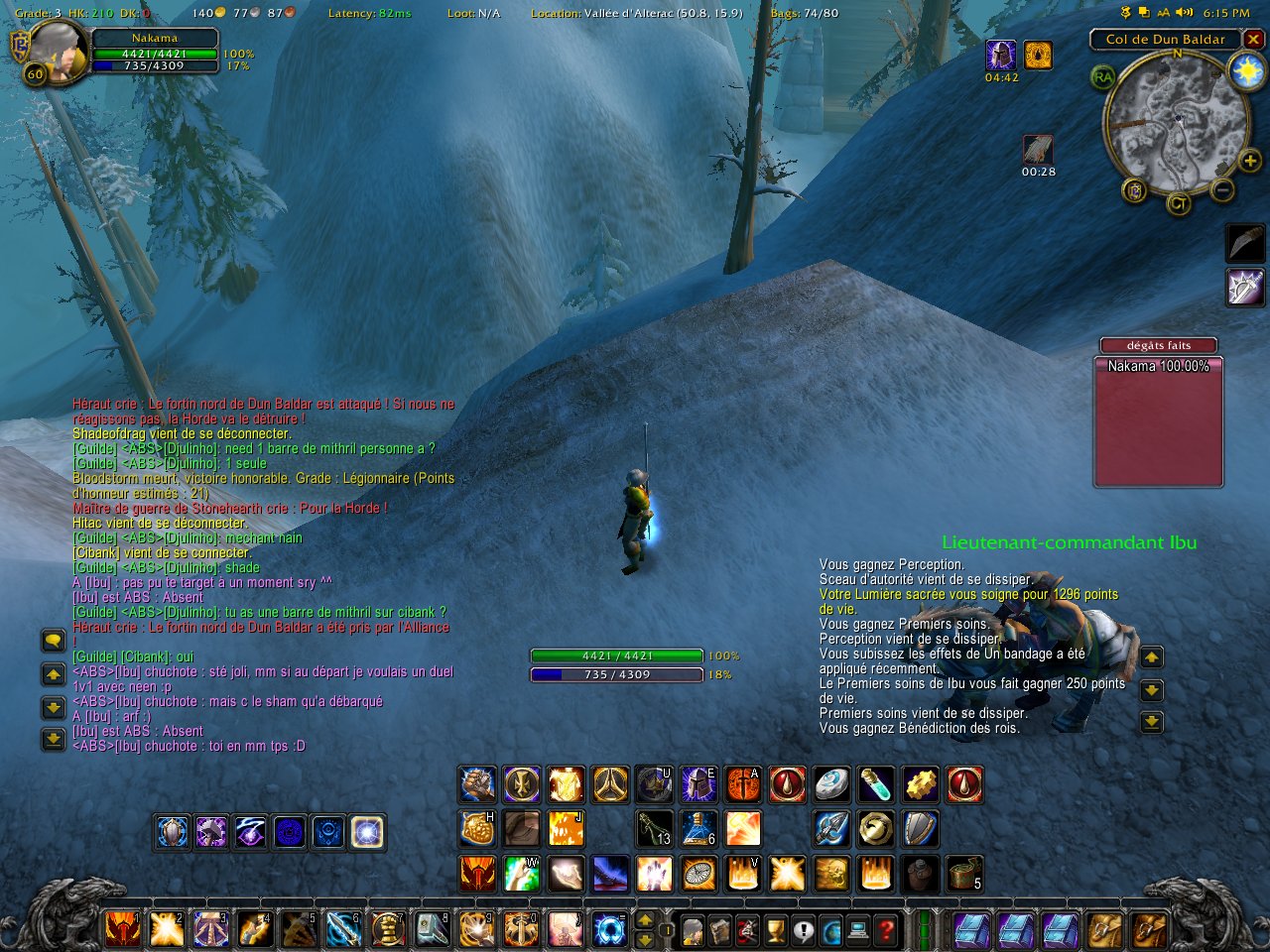Screen dimensions: 1270x952
Task: Zoom out on the minimap
Action: pos(1223,189)
